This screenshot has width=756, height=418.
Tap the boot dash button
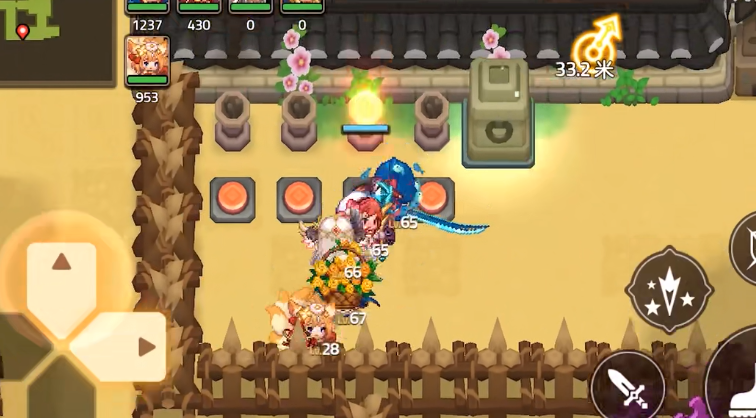click(740, 390)
